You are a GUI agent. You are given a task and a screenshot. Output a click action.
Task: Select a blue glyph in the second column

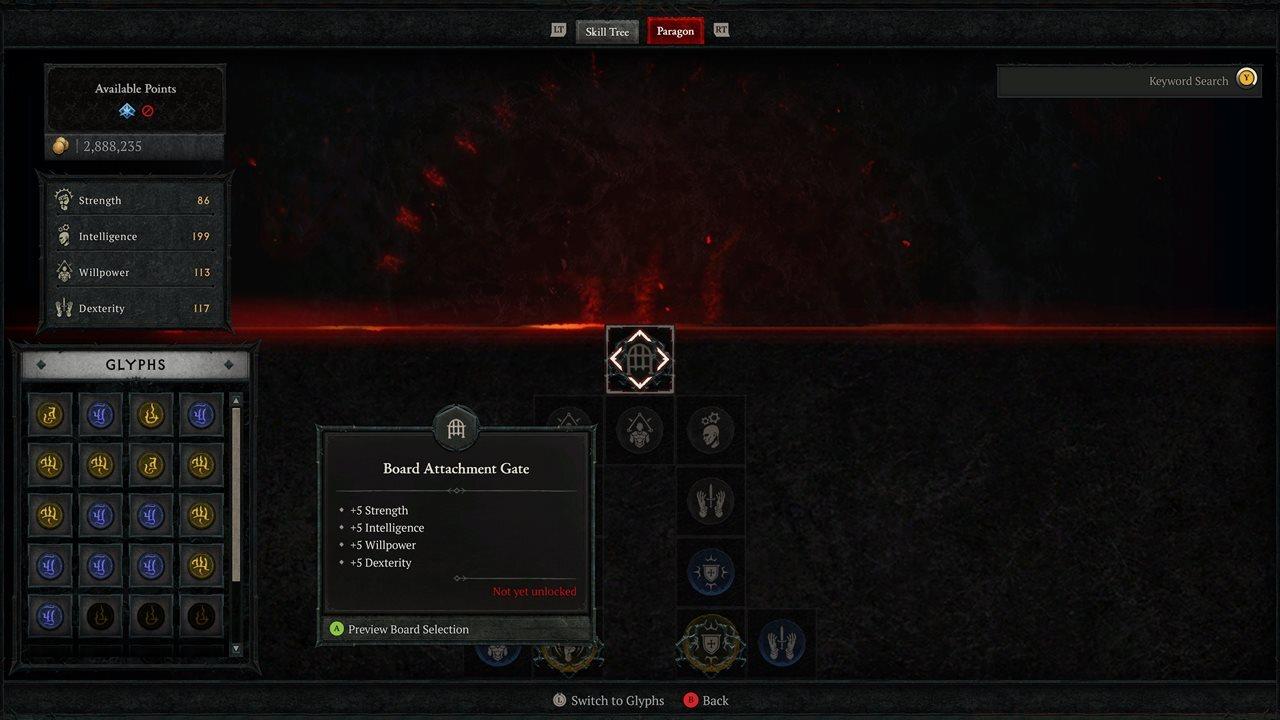[100, 414]
